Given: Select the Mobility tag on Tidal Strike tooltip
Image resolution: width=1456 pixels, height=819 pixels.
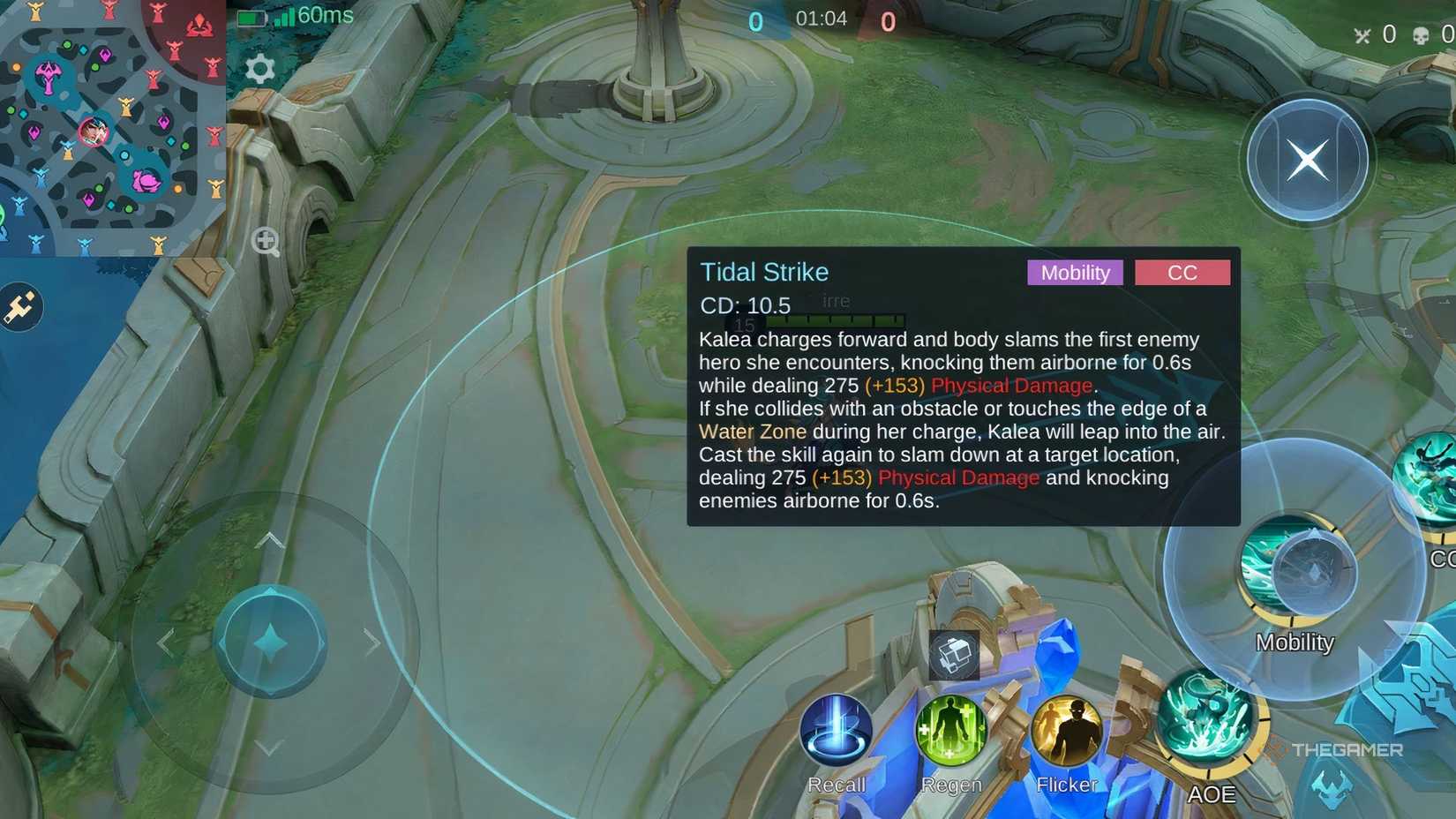Looking at the screenshot, I should point(1075,273).
